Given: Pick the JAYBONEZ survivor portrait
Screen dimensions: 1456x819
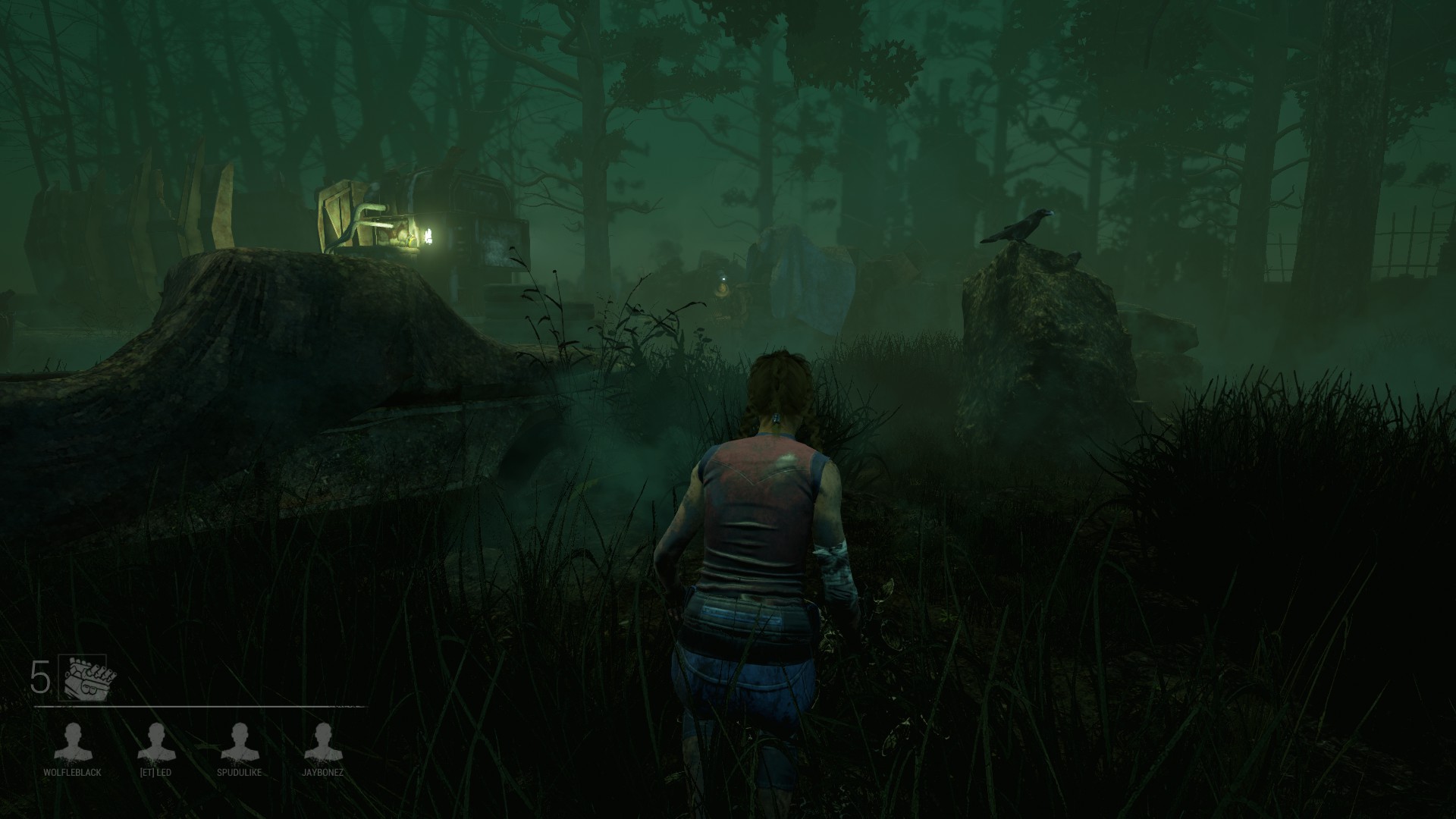Looking at the screenshot, I should tap(323, 742).
